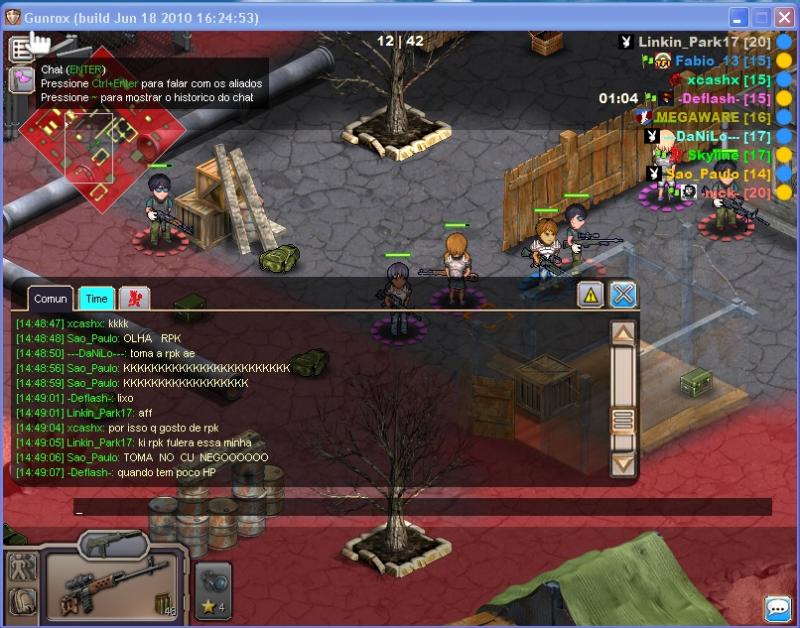Minimize the Gunrox window
Screen dimensions: 800x628
pyautogui.click(x=738, y=18)
